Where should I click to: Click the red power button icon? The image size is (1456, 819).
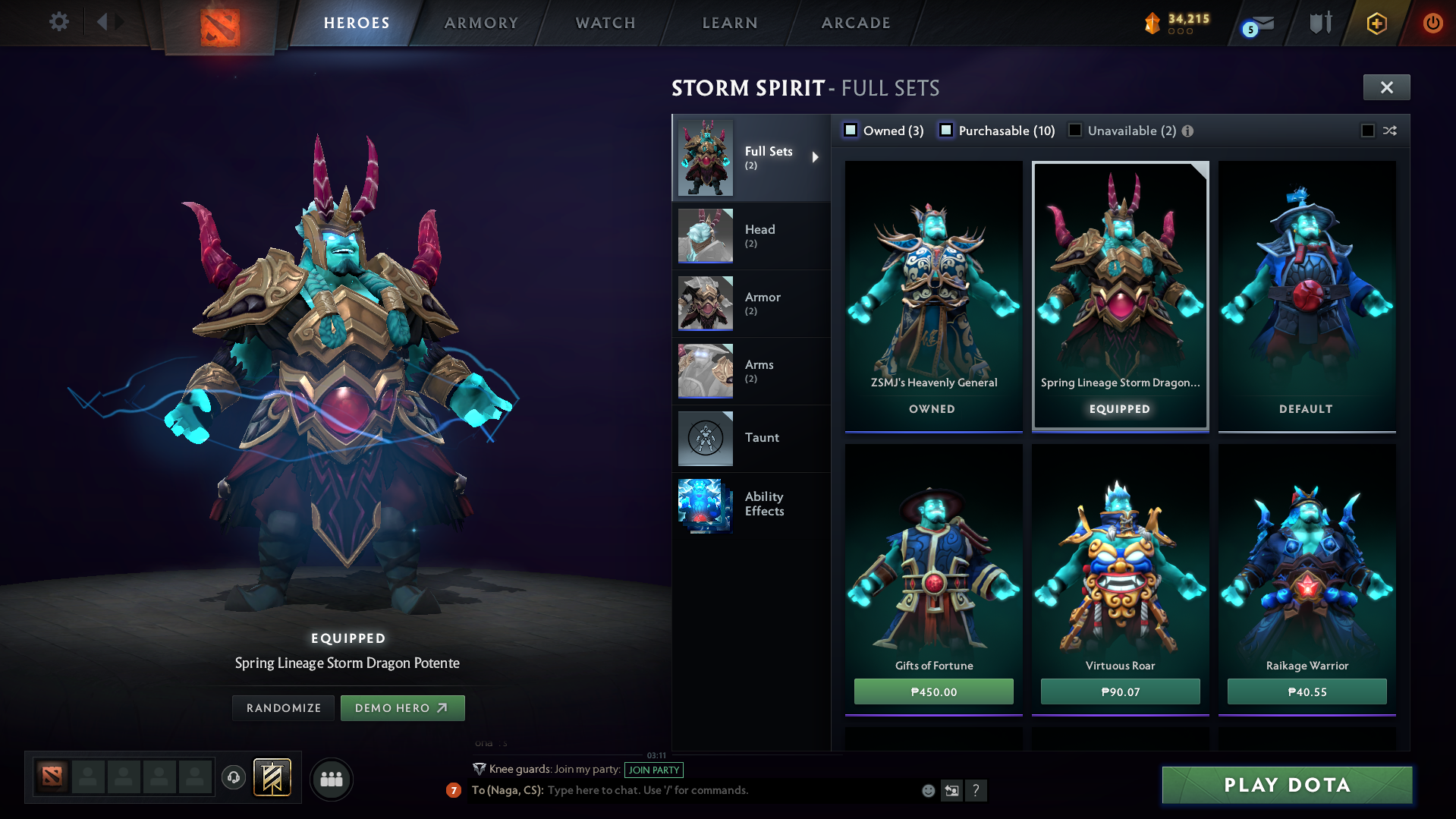click(1432, 23)
